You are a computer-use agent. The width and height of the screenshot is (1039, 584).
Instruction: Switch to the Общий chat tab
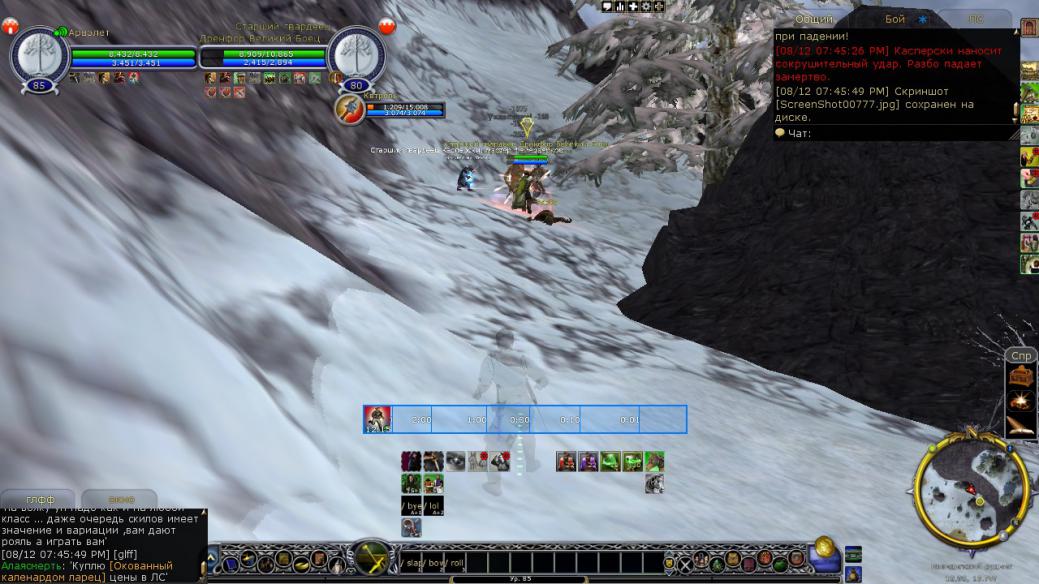(813, 19)
